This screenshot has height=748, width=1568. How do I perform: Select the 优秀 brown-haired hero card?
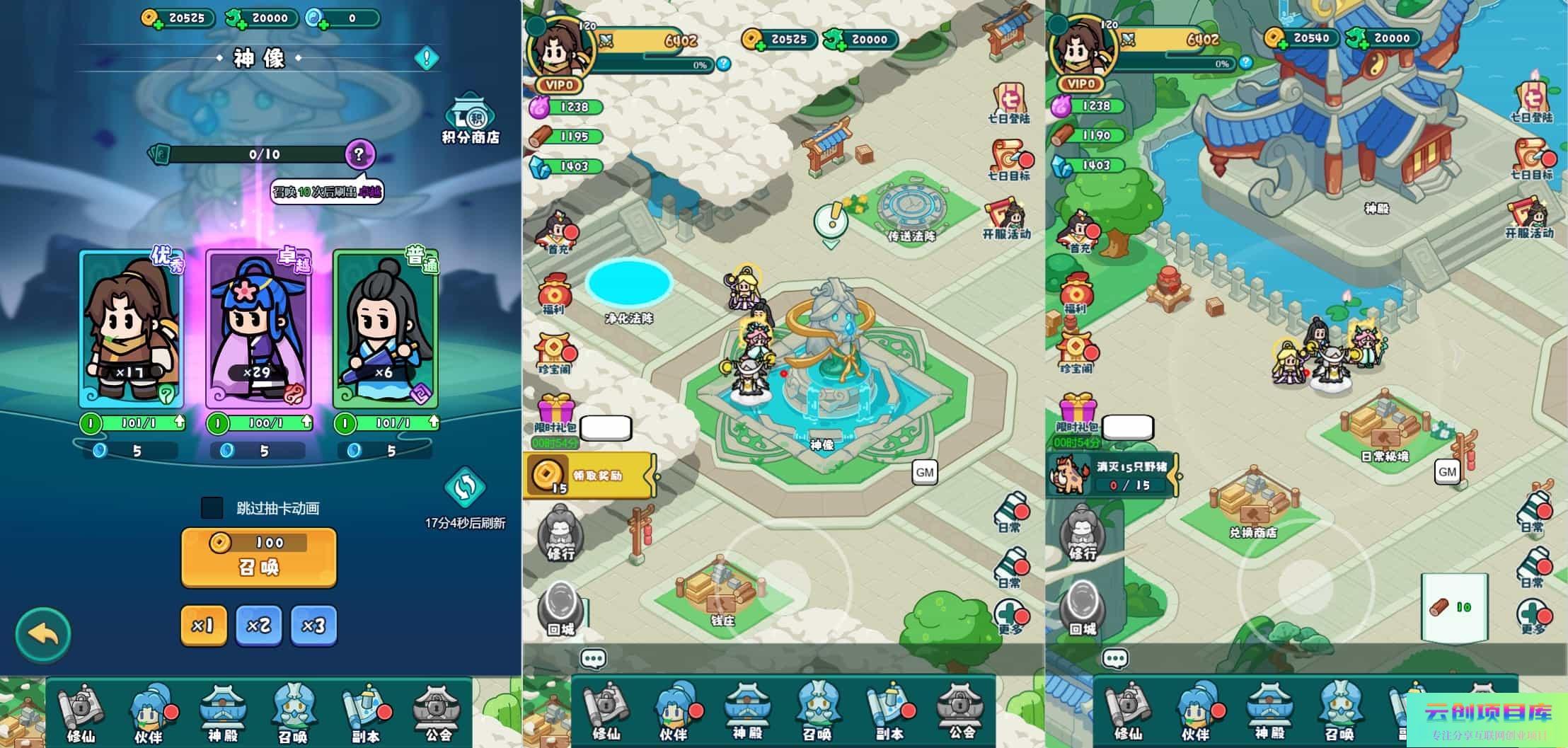pos(132,329)
